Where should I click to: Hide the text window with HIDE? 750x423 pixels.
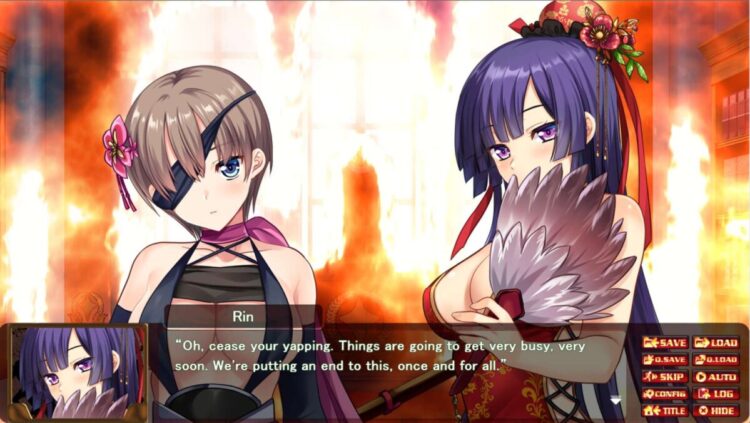[x=716, y=410]
